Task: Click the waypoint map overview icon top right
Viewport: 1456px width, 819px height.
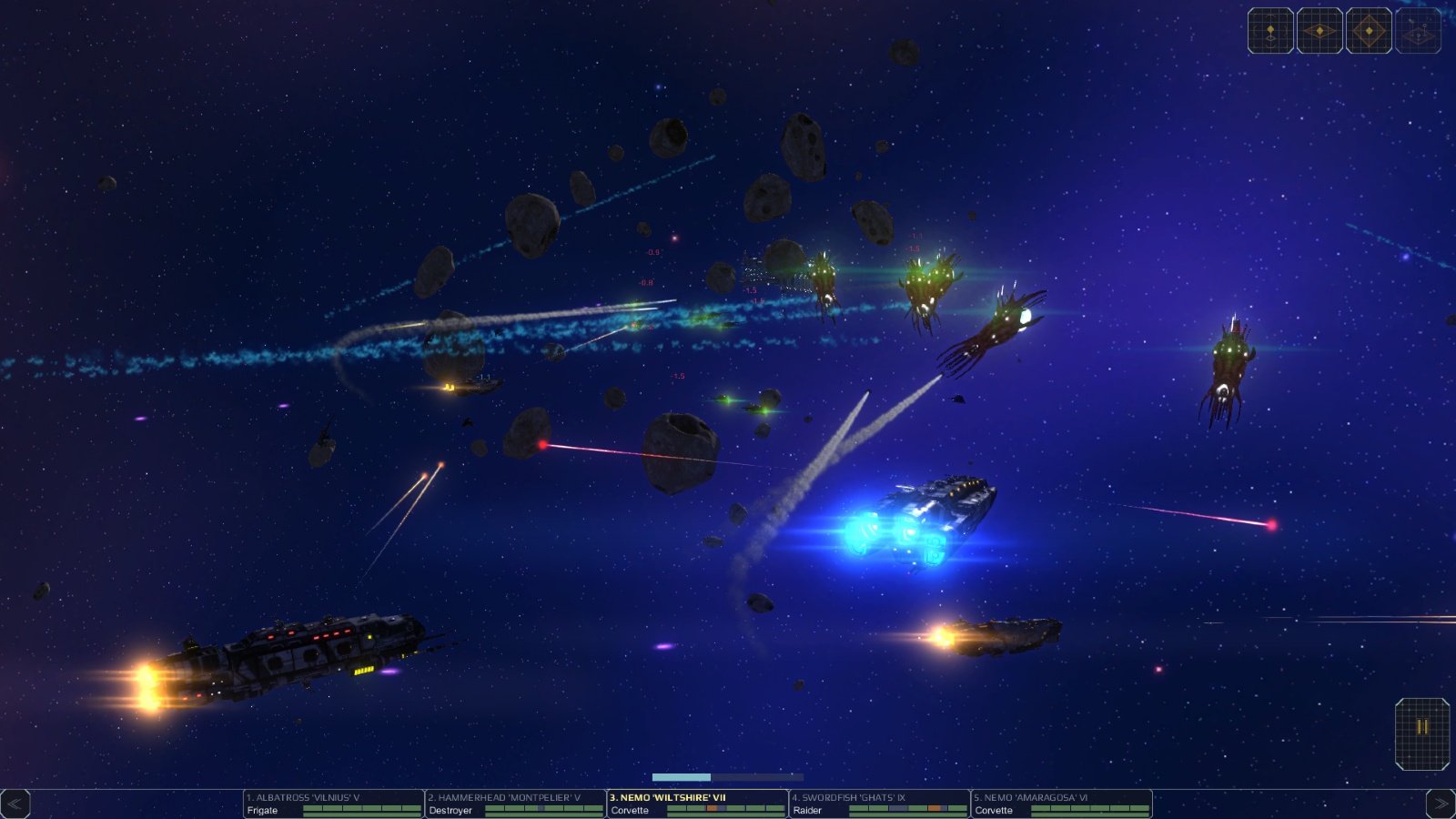Action: (1418, 30)
